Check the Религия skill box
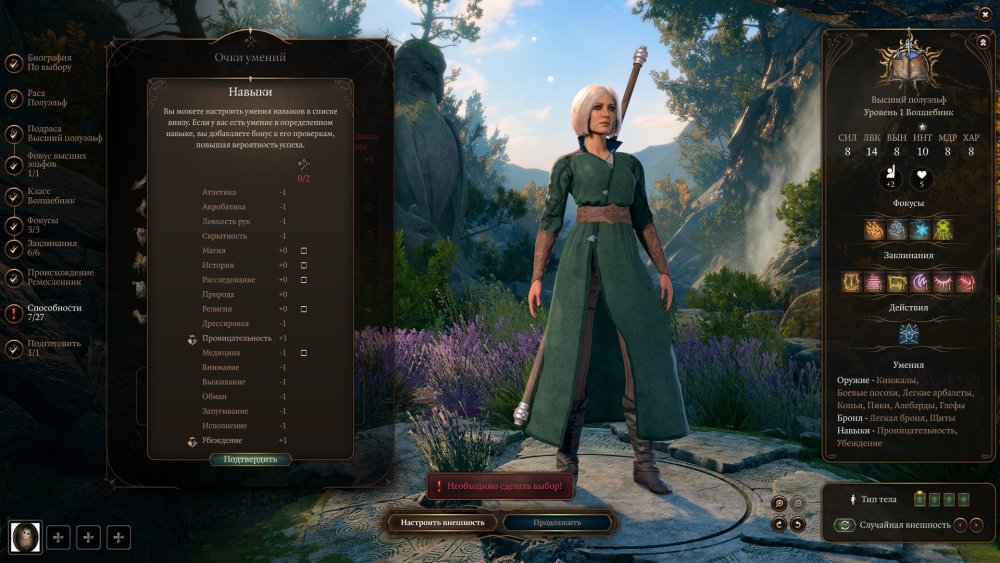Viewport: 1000px width, 563px height. point(304,309)
